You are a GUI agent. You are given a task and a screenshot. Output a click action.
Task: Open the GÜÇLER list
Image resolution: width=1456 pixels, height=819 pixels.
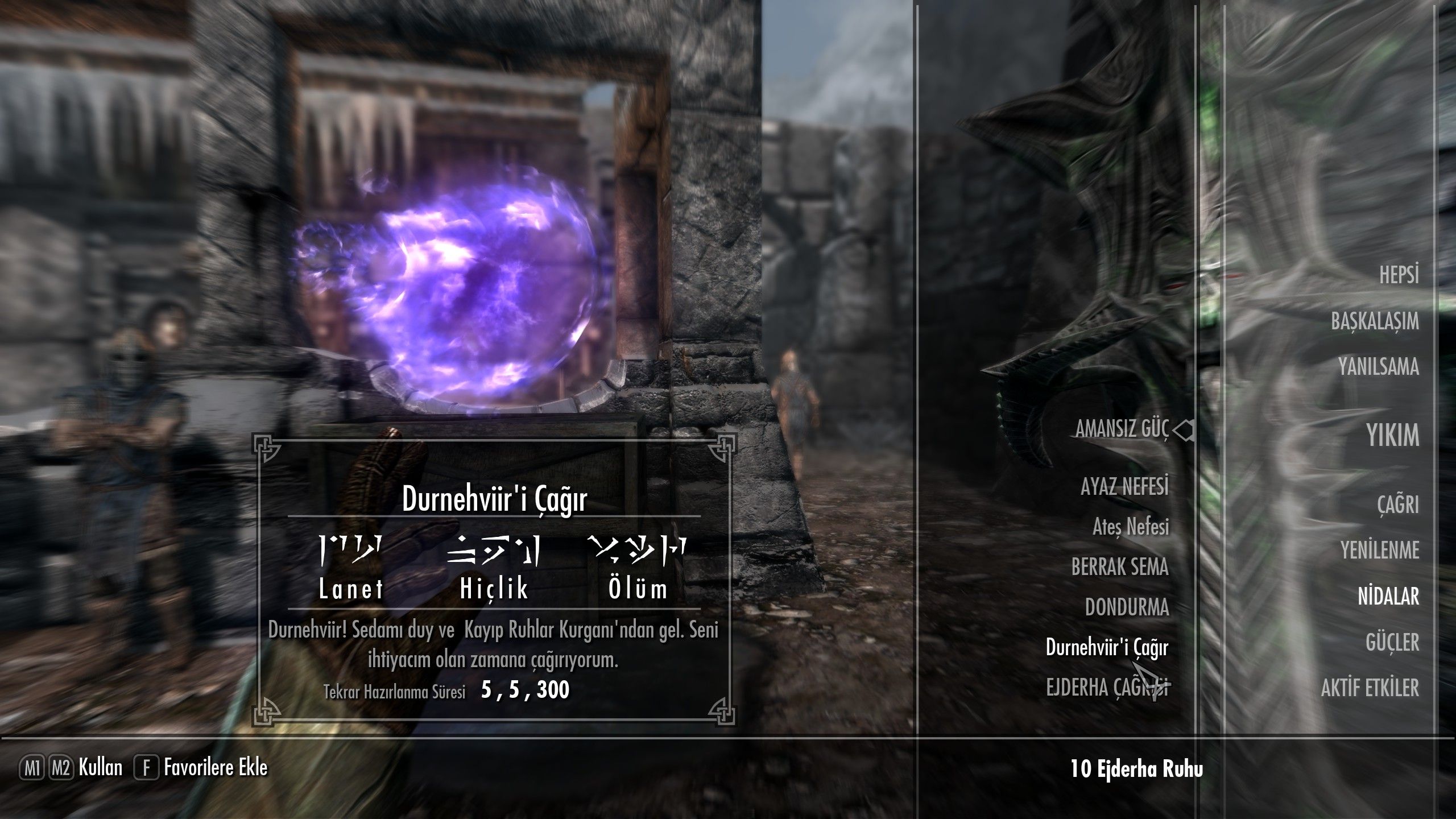pos(1392,643)
